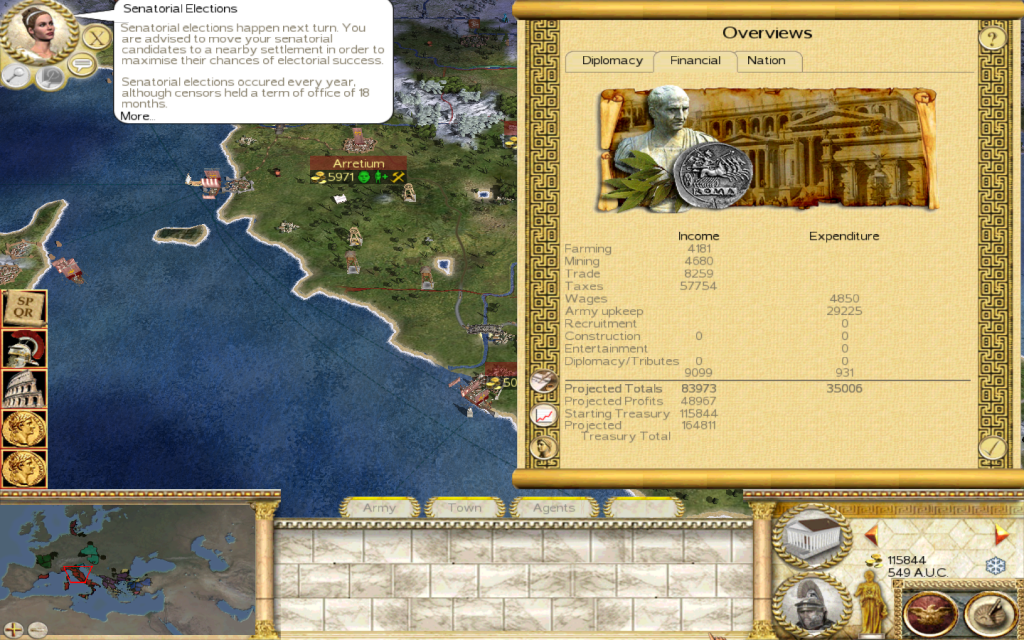1024x640 pixels.
Task: Switch to the Diplomacy tab
Action: coord(612,61)
